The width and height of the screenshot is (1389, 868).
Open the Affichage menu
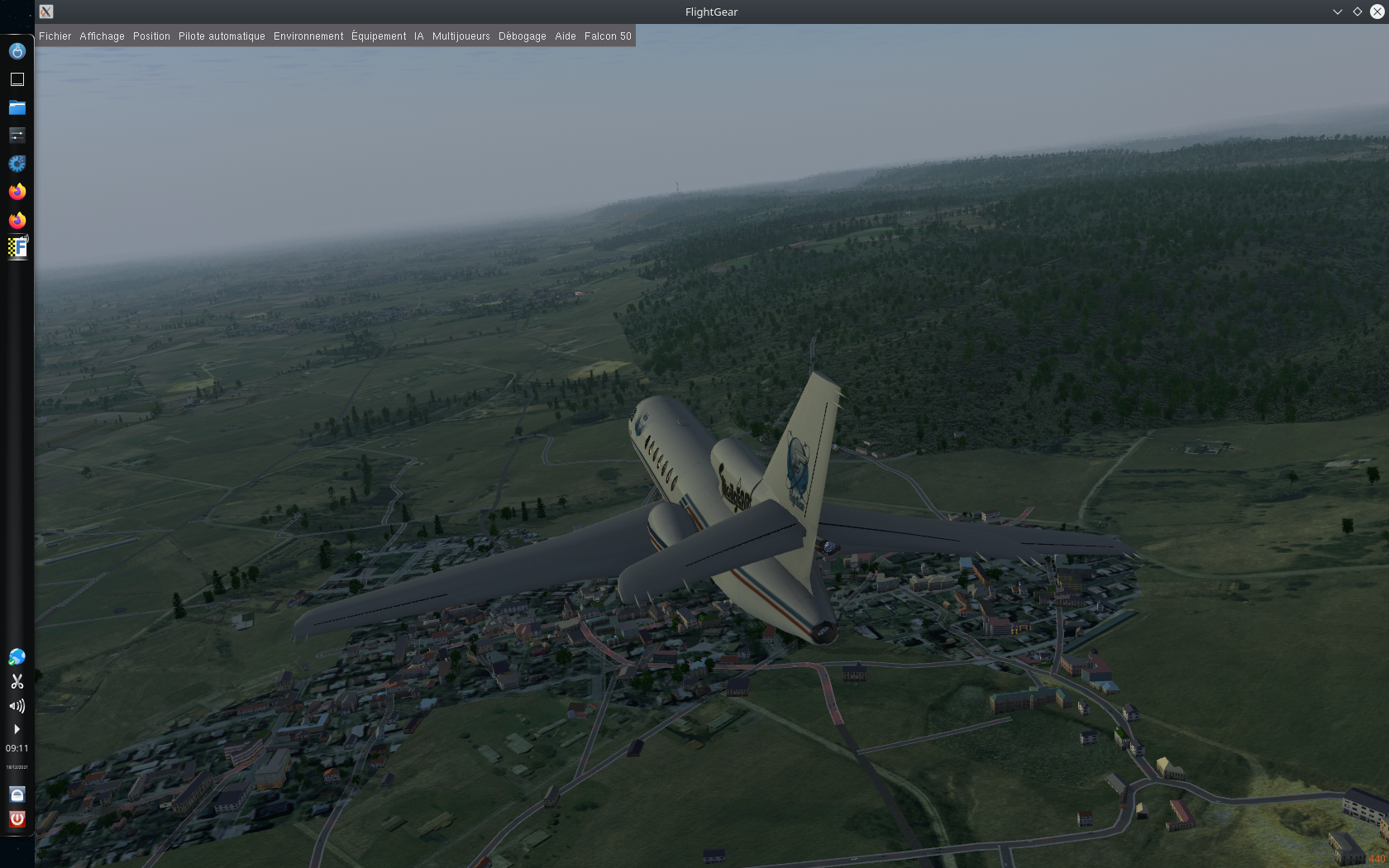pos(102,36)
